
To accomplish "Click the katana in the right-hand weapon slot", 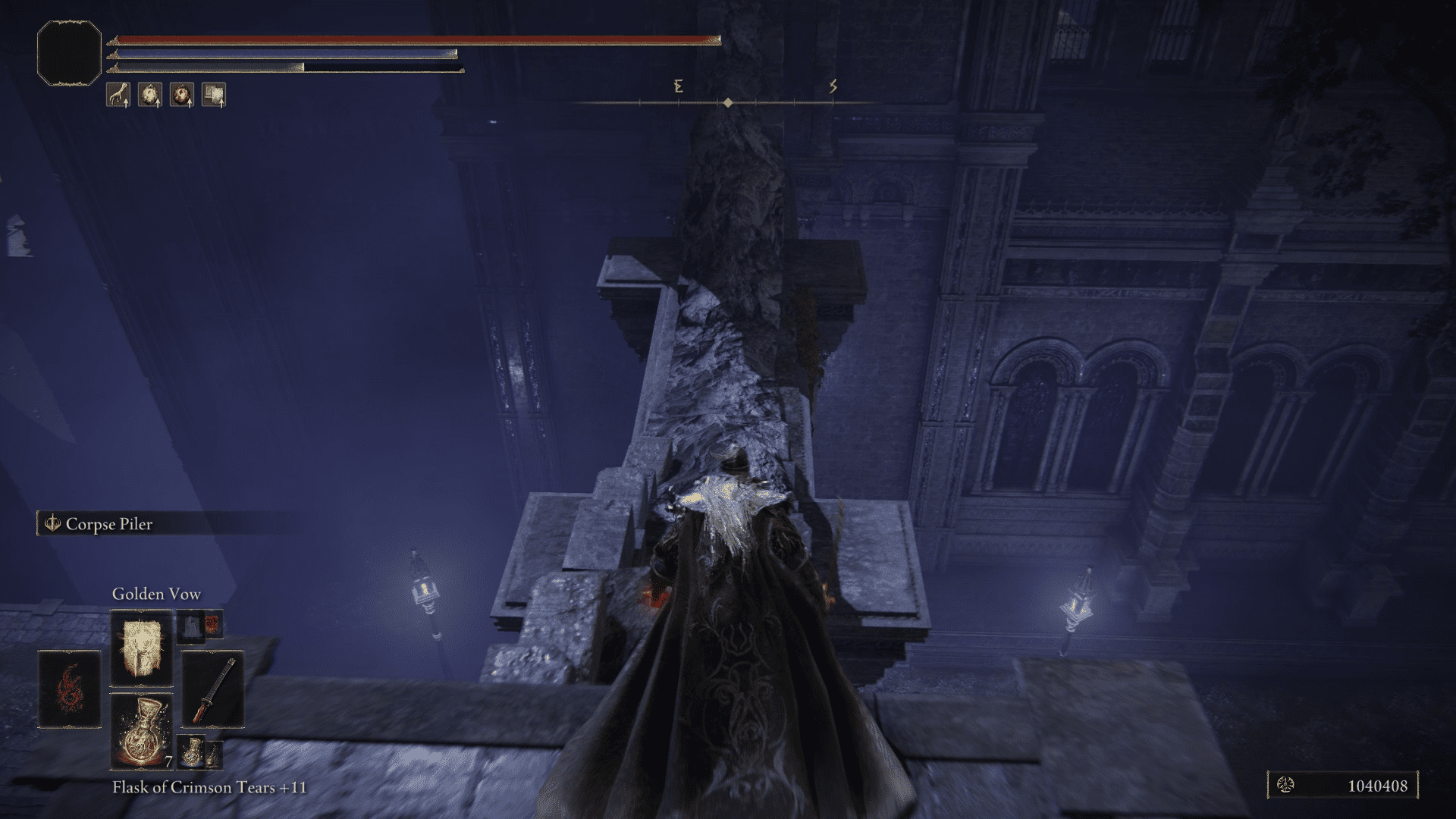I will pyautogui.click(x=214, y=688).
